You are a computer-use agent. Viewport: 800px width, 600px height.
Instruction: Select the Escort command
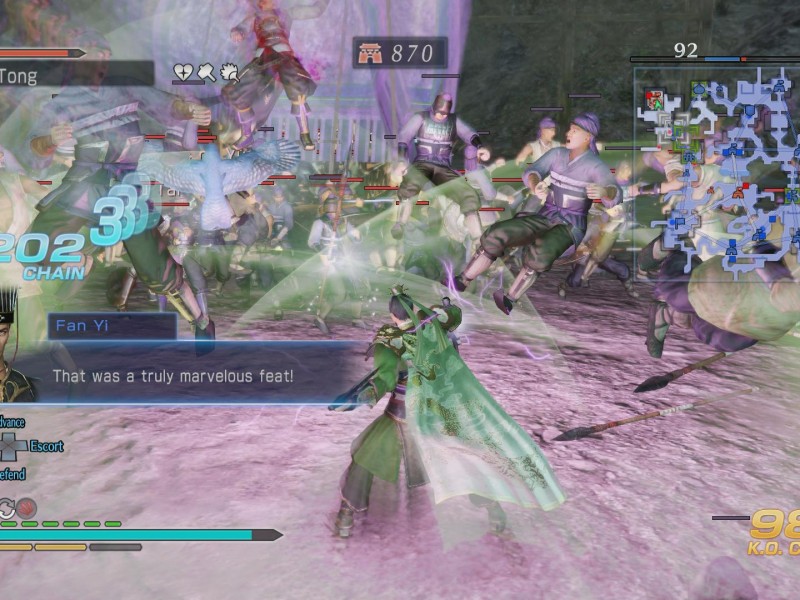pos(46,446)
